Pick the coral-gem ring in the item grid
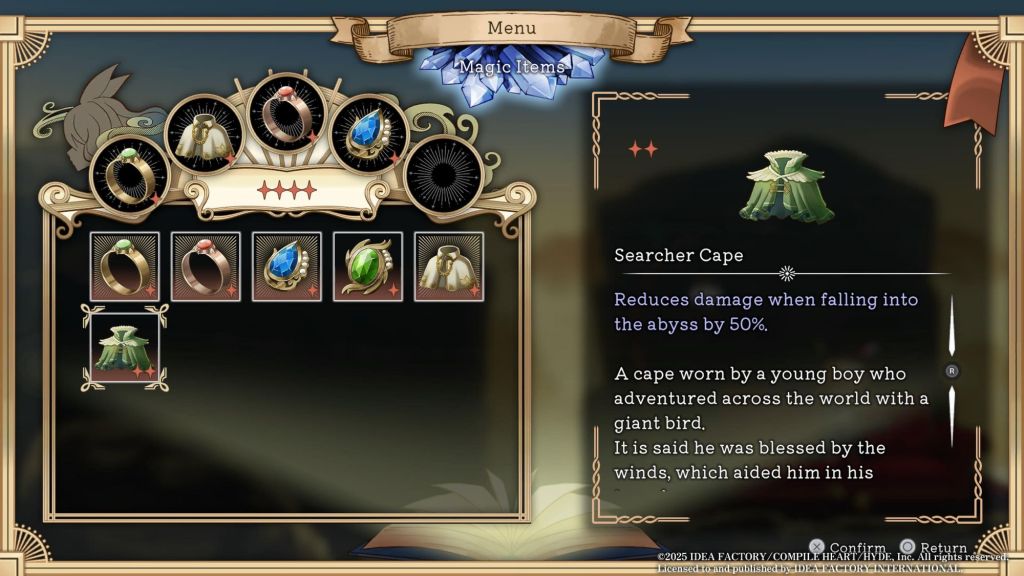 [206, 267]
